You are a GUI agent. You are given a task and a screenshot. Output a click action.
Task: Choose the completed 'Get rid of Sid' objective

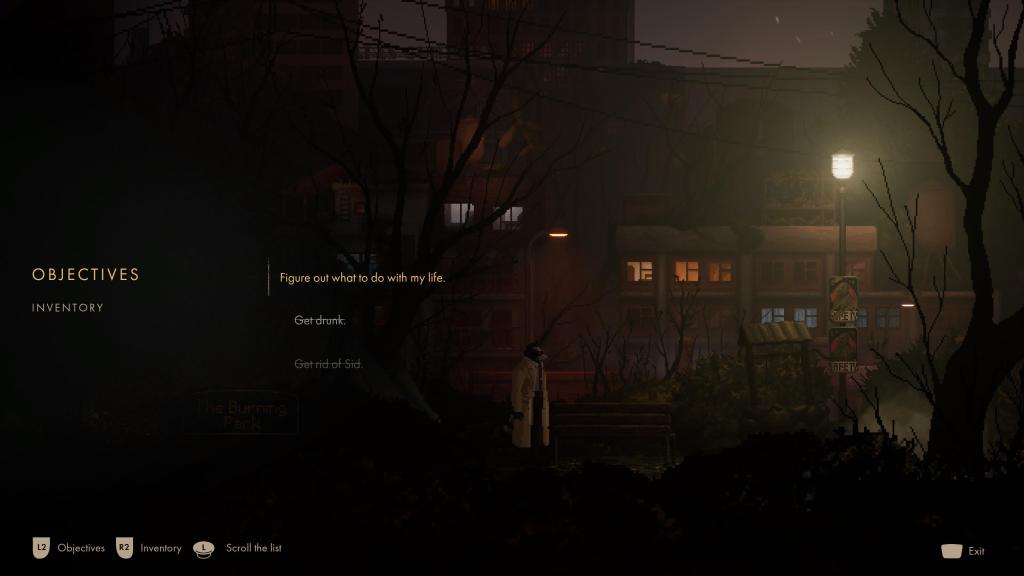[x=328, y=364]
